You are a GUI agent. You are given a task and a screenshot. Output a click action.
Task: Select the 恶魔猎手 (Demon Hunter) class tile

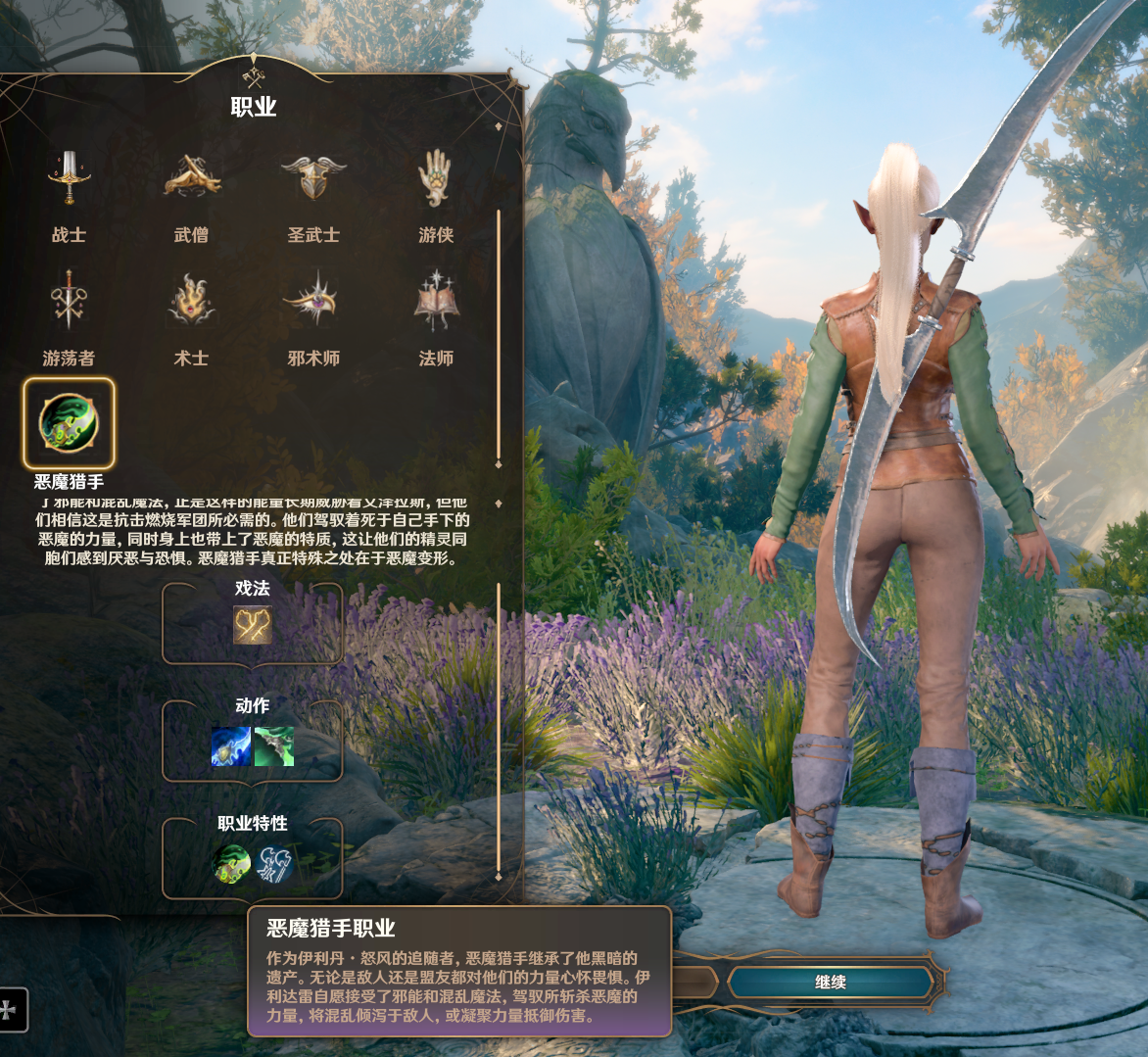(x=69, y=424)
